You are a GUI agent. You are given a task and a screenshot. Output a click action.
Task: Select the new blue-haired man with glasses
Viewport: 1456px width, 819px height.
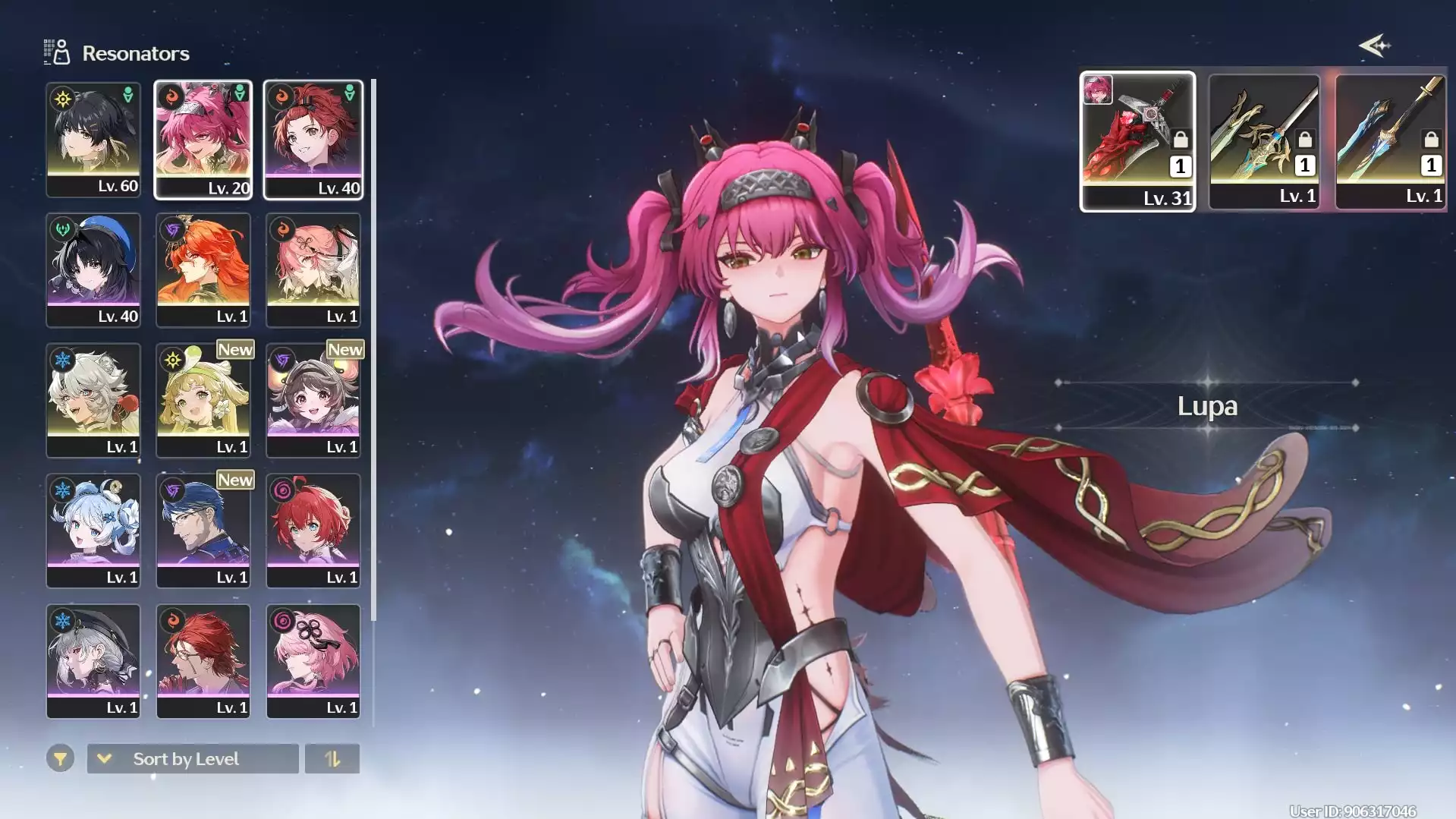(x=203, y=531)
